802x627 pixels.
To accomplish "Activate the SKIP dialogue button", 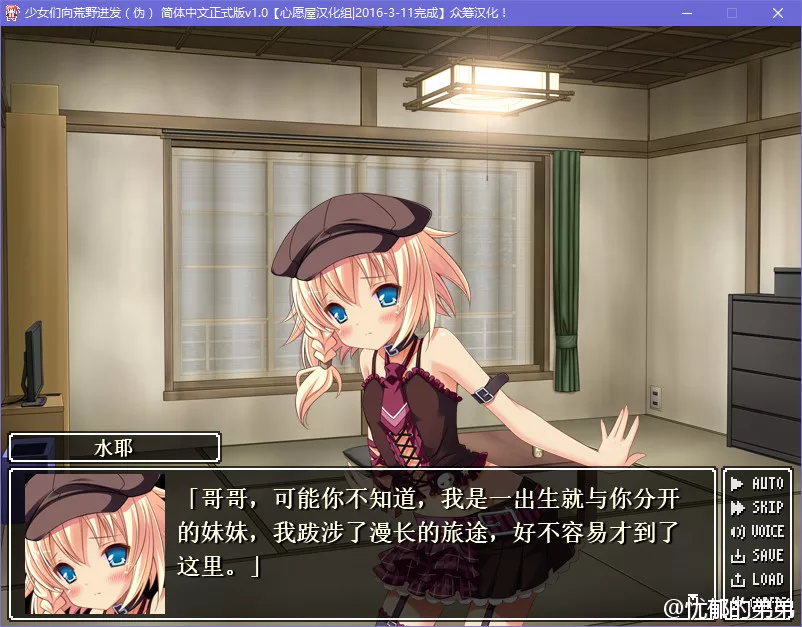I will [757, 508].
